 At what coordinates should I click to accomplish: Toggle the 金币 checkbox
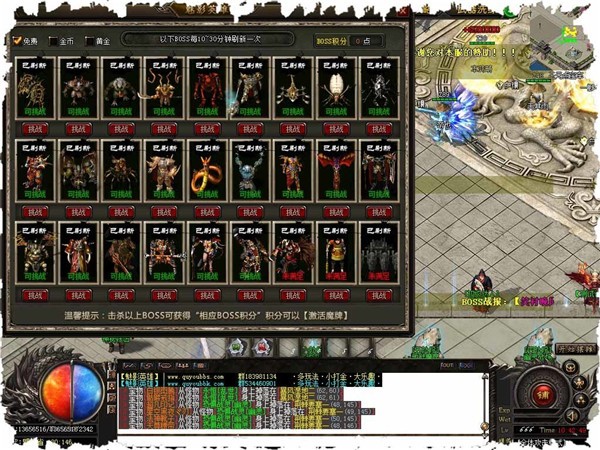point(53,41)
